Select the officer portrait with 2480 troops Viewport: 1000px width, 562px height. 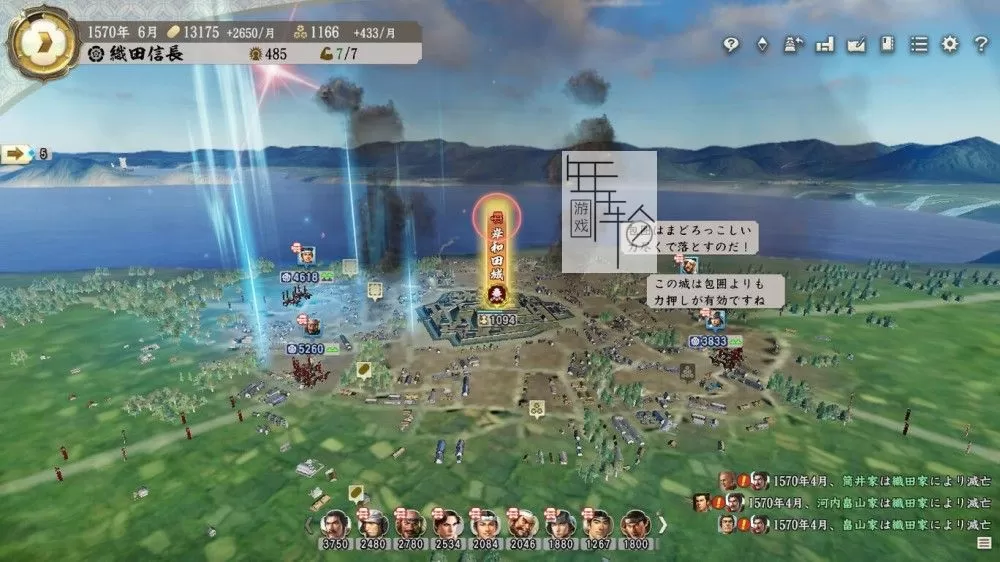tap(372, 524)
